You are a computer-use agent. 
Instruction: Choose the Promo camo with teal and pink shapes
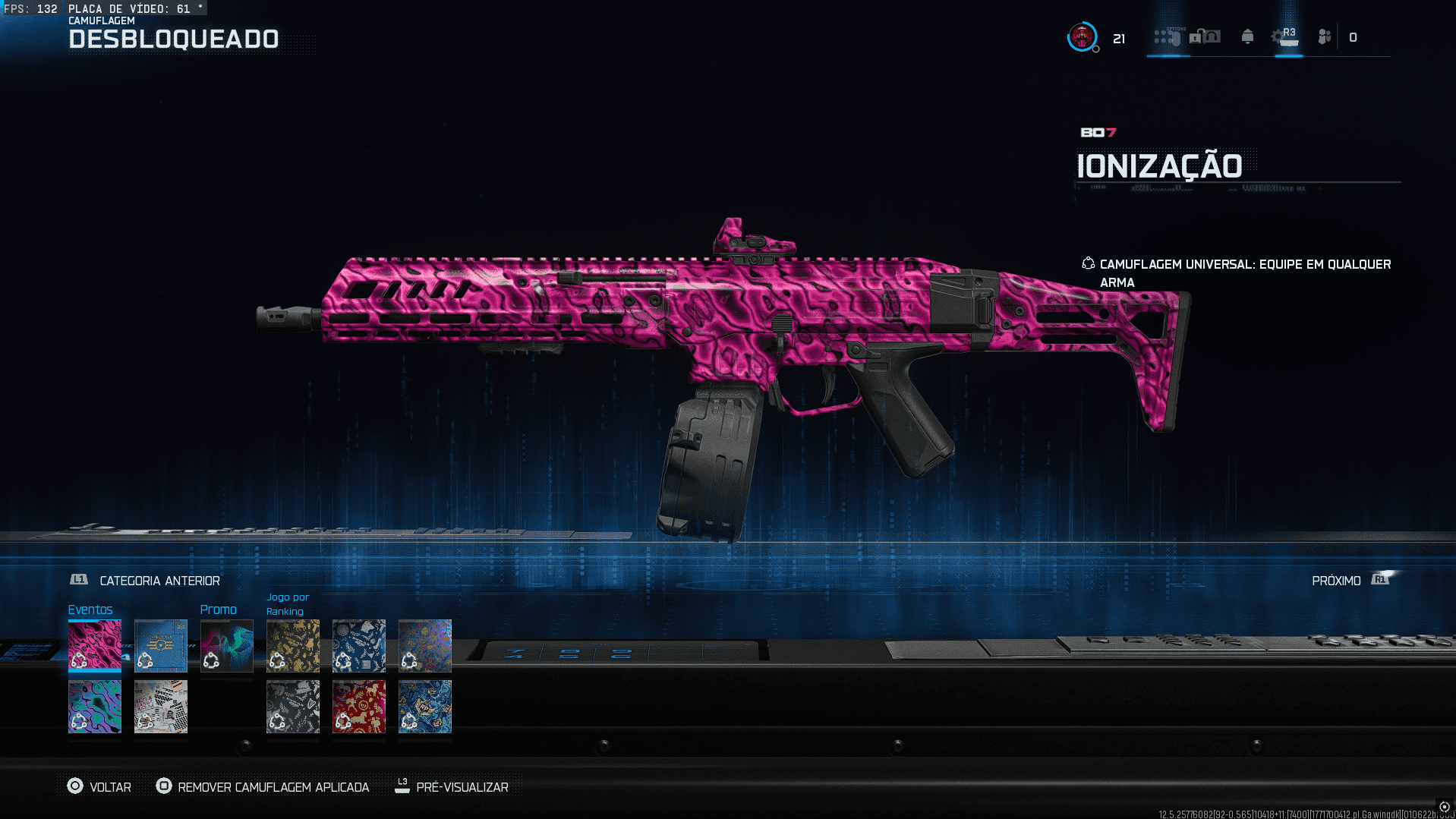tap(227, 645)
